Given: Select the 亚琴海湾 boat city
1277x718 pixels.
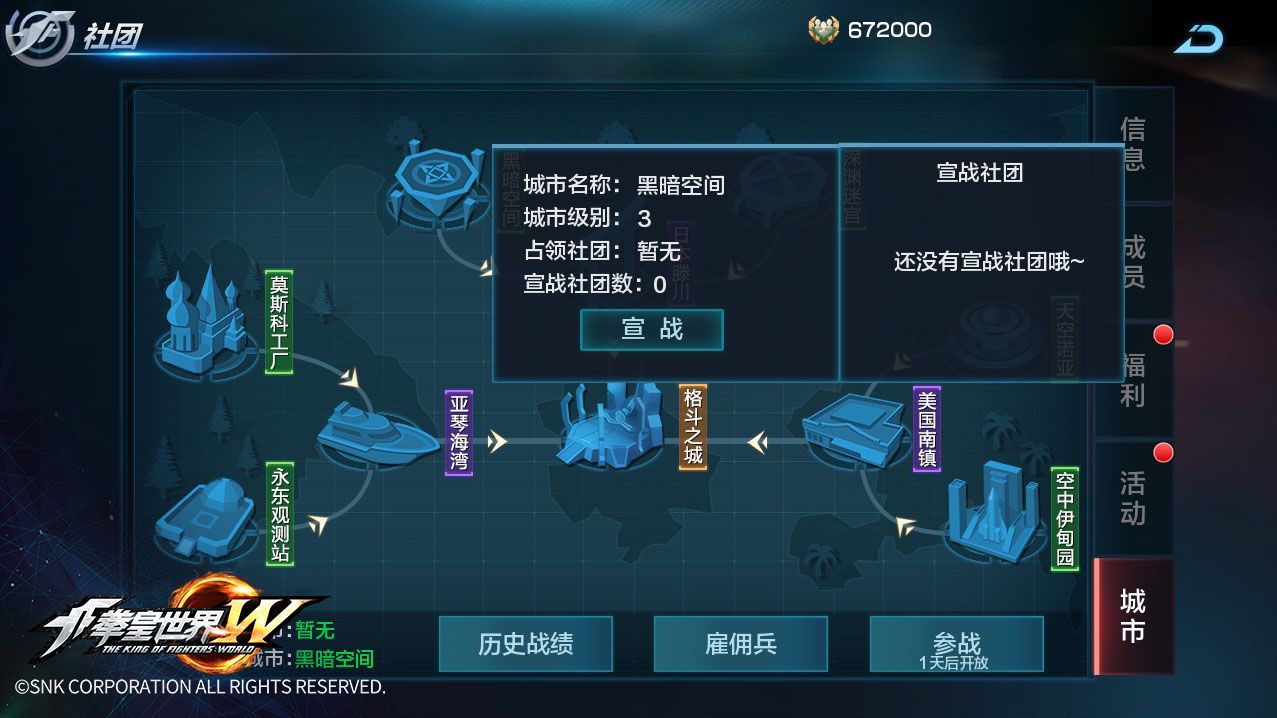Looking at the screenshot, I should [x=375, y=434].
